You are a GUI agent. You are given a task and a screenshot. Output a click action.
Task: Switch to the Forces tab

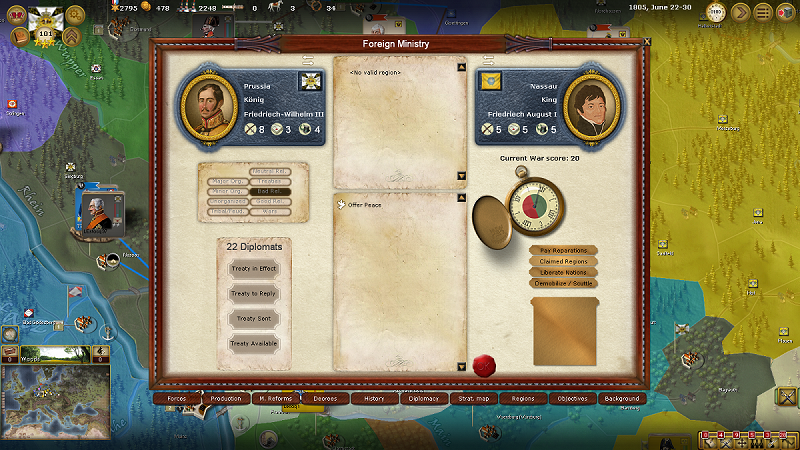pyautogui.click(x=177, y=398)
